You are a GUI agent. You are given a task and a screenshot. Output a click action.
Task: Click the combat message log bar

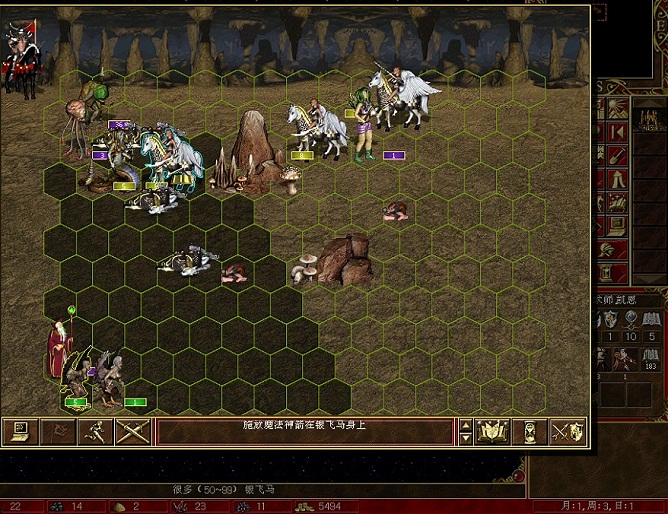click(305, 431)
